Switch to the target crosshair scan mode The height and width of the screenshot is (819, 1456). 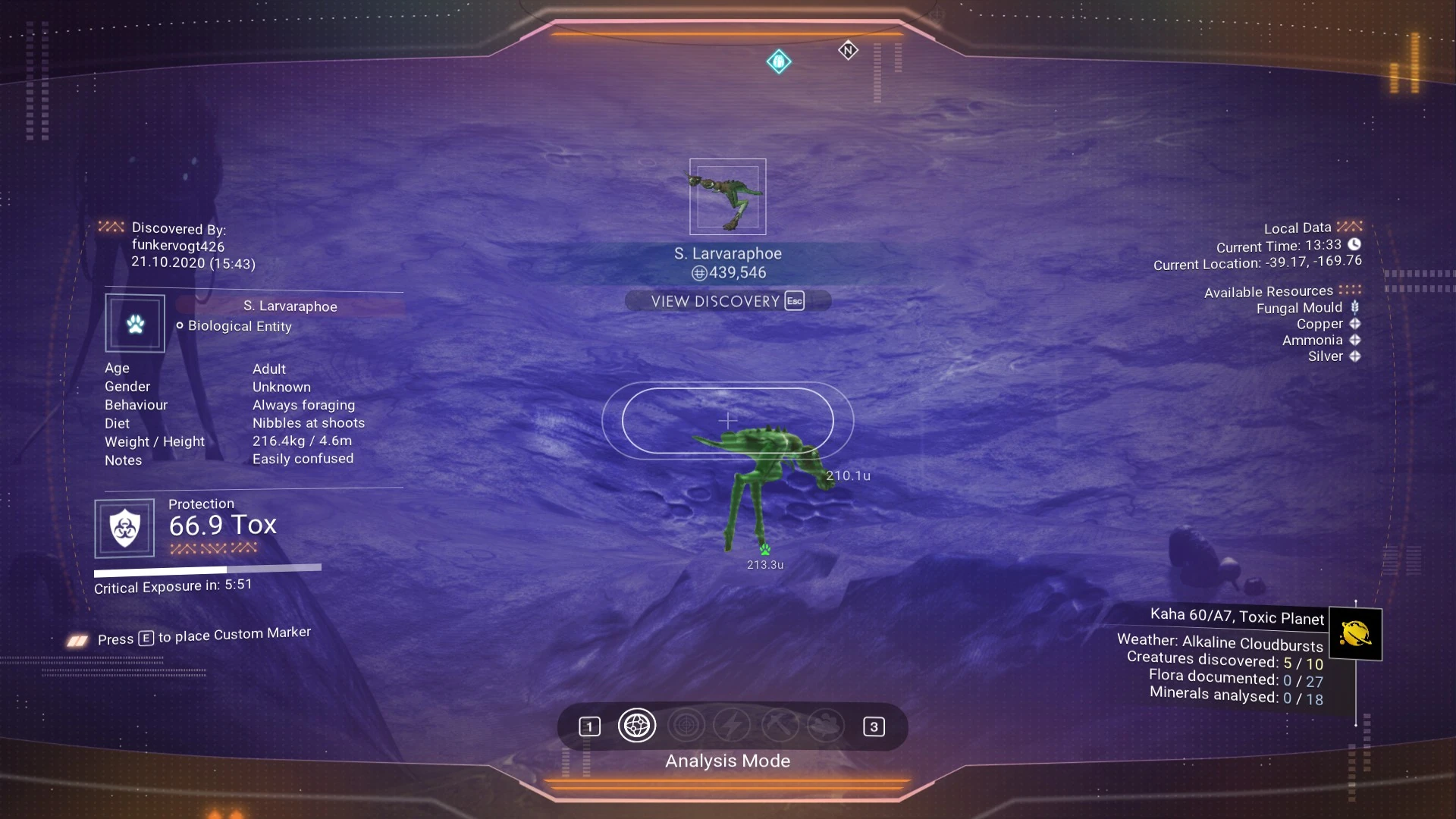(x=686, y=726)
